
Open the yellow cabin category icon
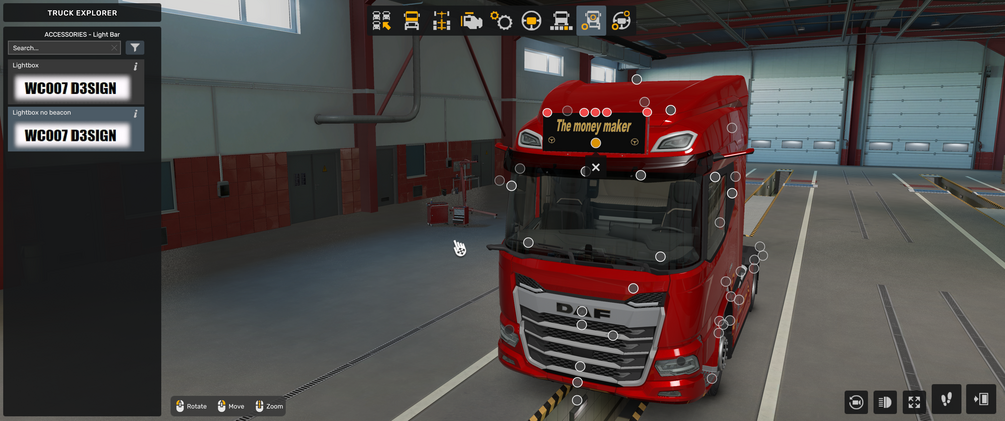(x=412, y=20)
